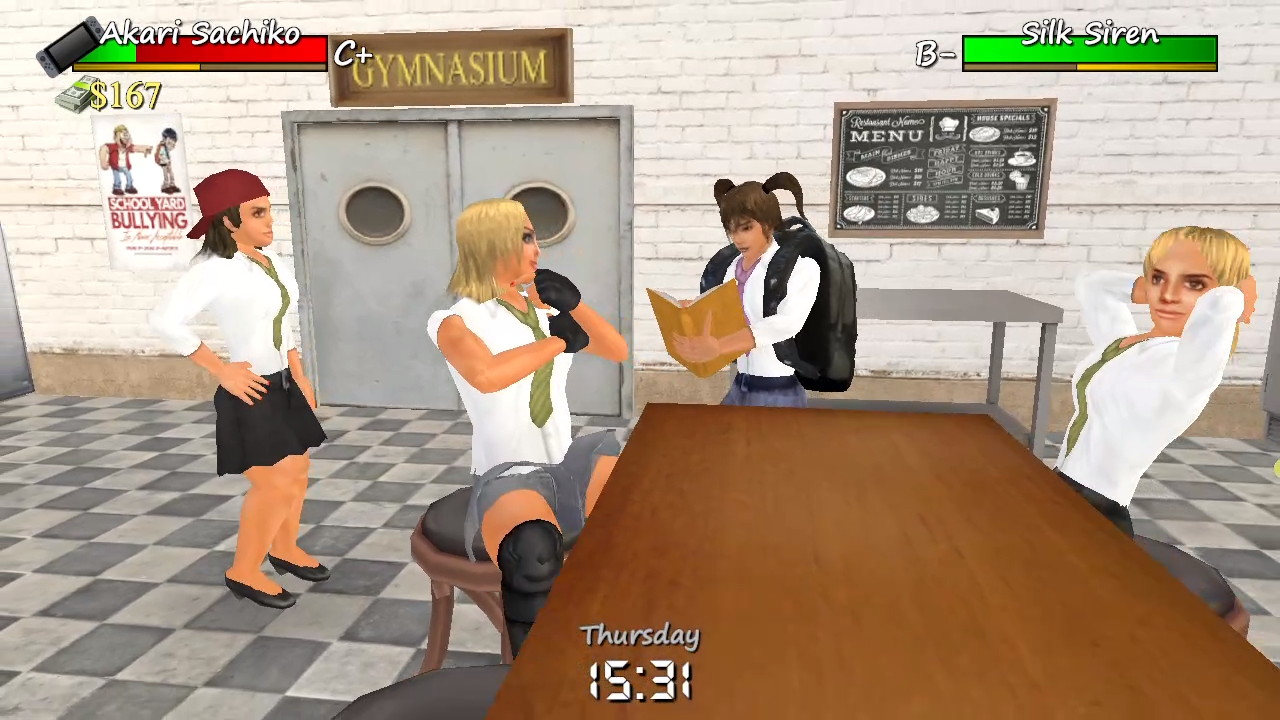Screen dimensions: 1280x720
Task: Select the Gymnasium sign above the doors
Action: (449, 66)
